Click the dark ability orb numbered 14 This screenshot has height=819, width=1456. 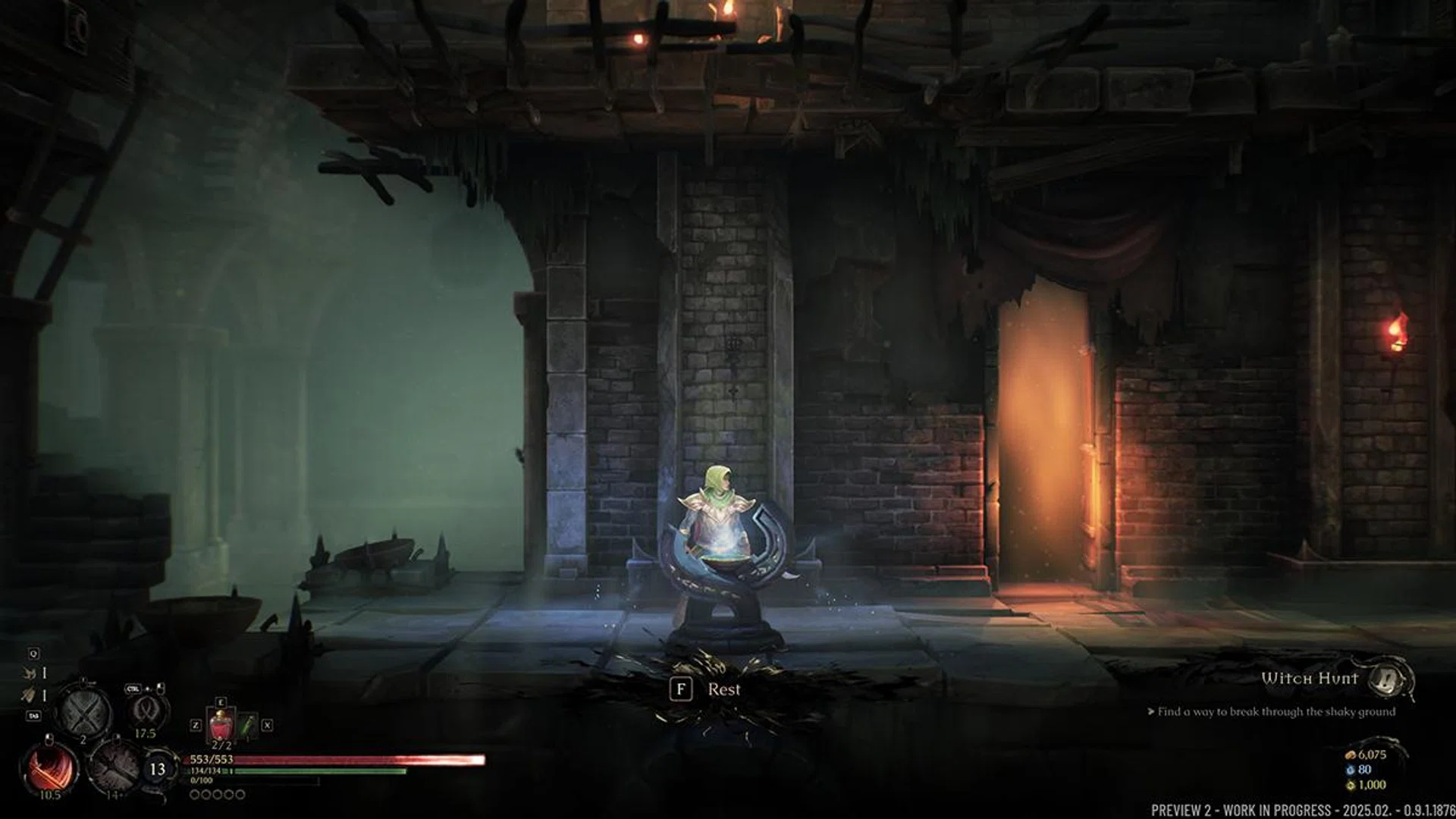[114, 767]
